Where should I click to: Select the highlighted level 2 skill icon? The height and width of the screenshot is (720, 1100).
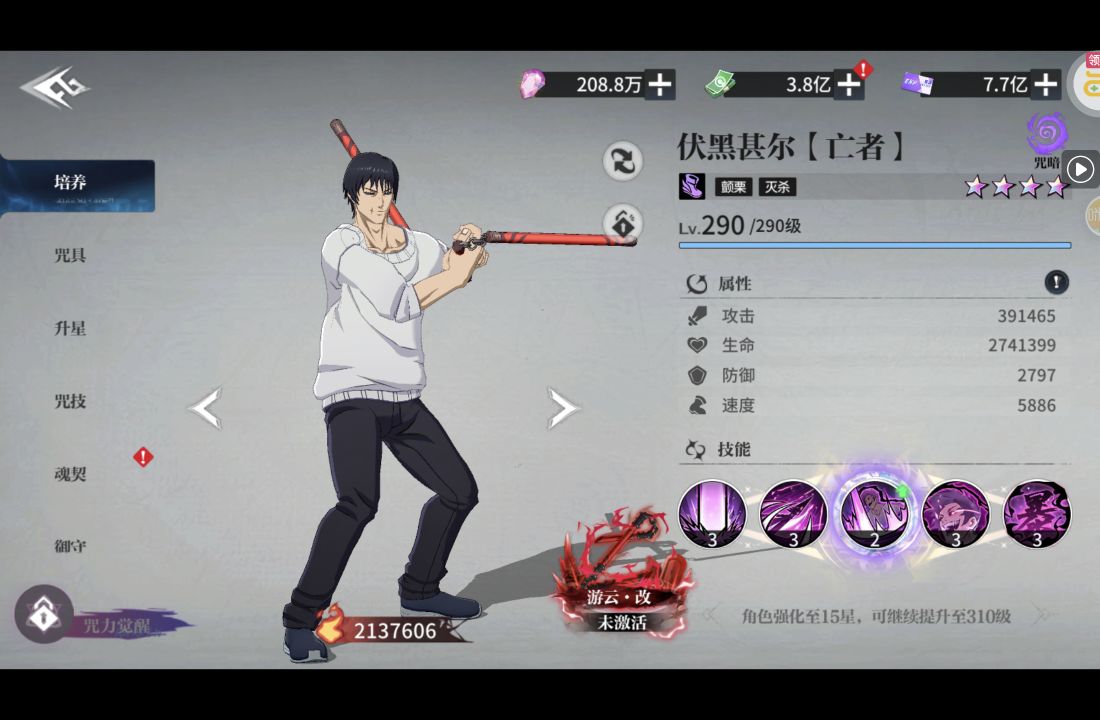pos(874,515)
